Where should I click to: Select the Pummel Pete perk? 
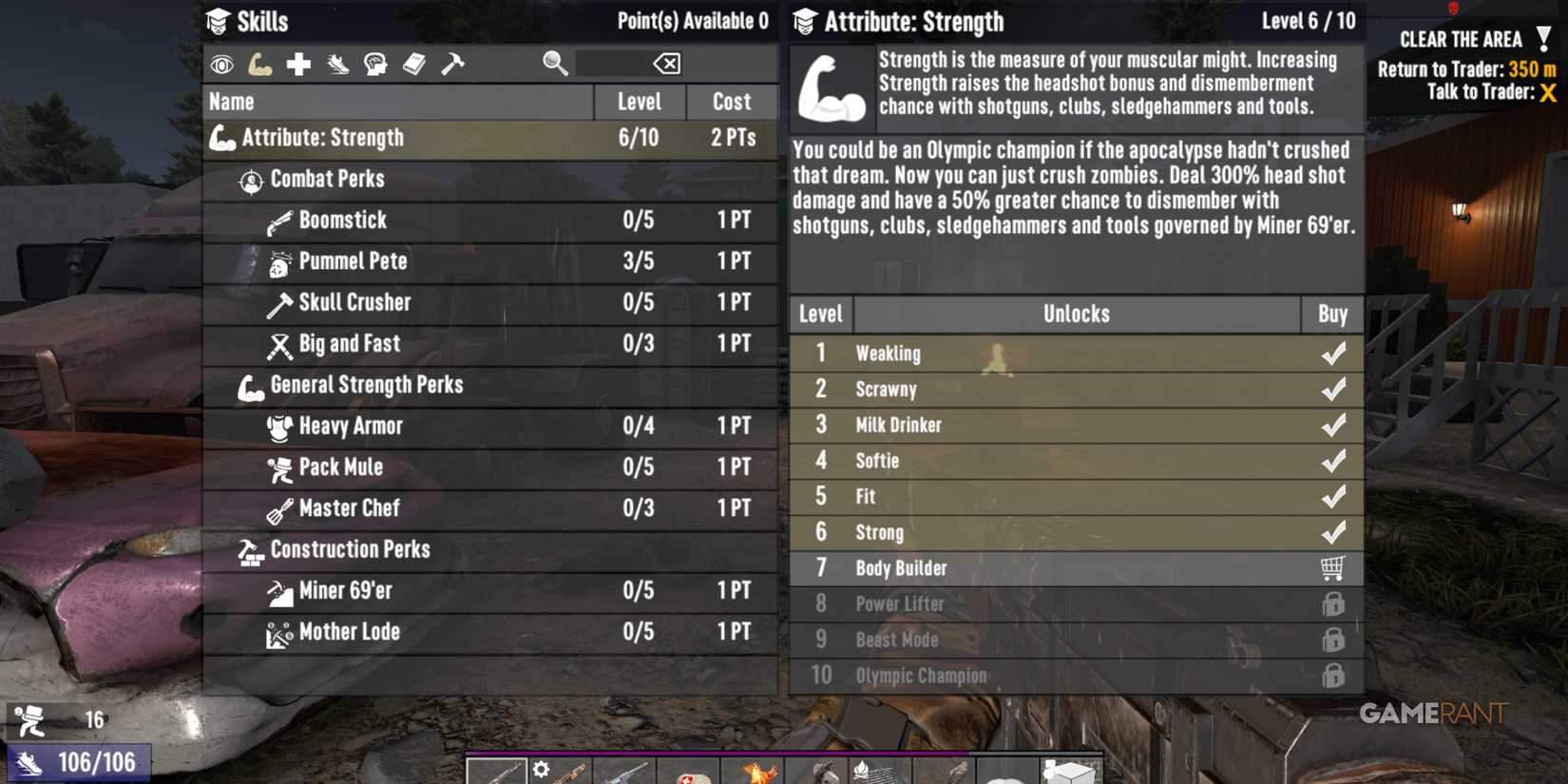[x=352, y=261]
